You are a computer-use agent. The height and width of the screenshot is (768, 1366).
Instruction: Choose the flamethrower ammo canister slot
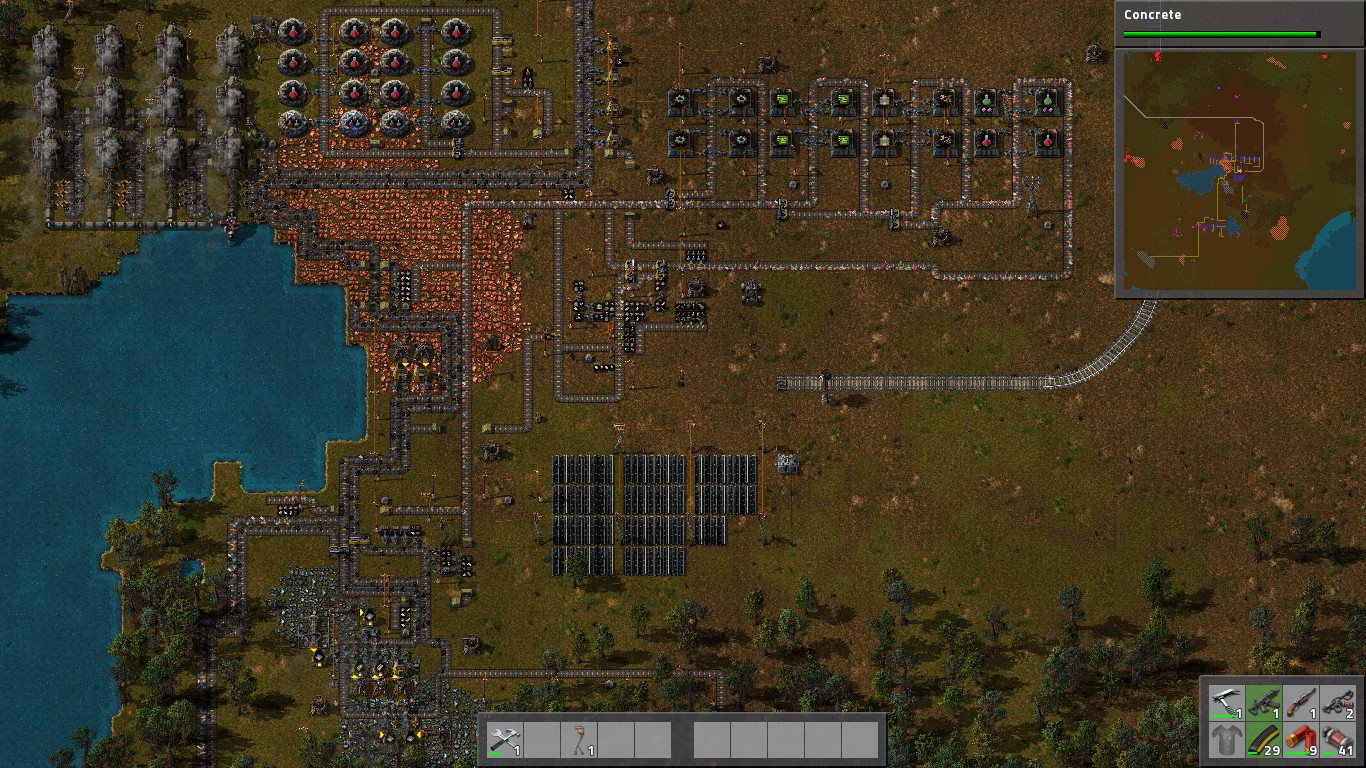pyautogui.click(x=1336, y=741)
